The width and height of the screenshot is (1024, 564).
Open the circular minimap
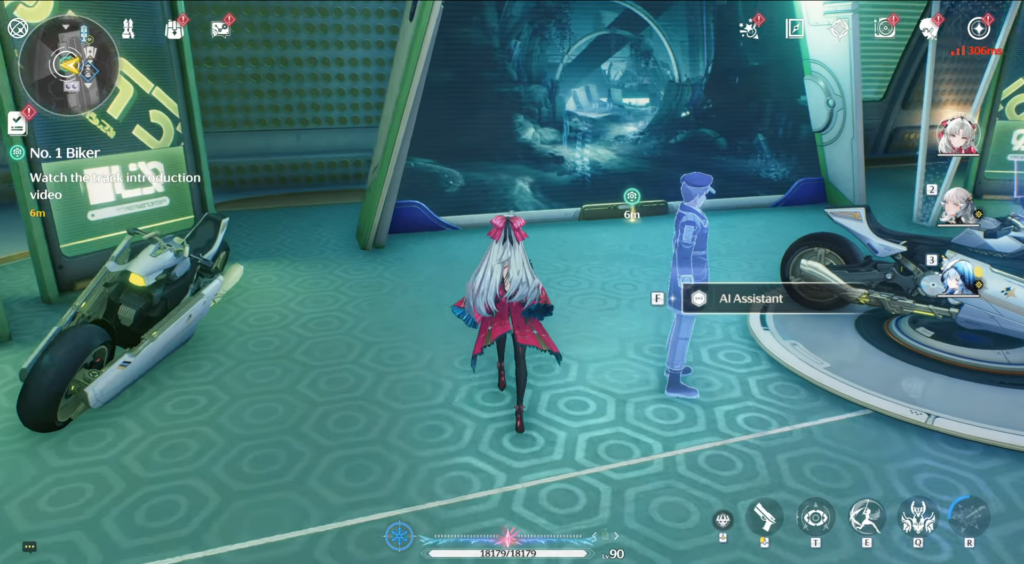click(69, 66)
